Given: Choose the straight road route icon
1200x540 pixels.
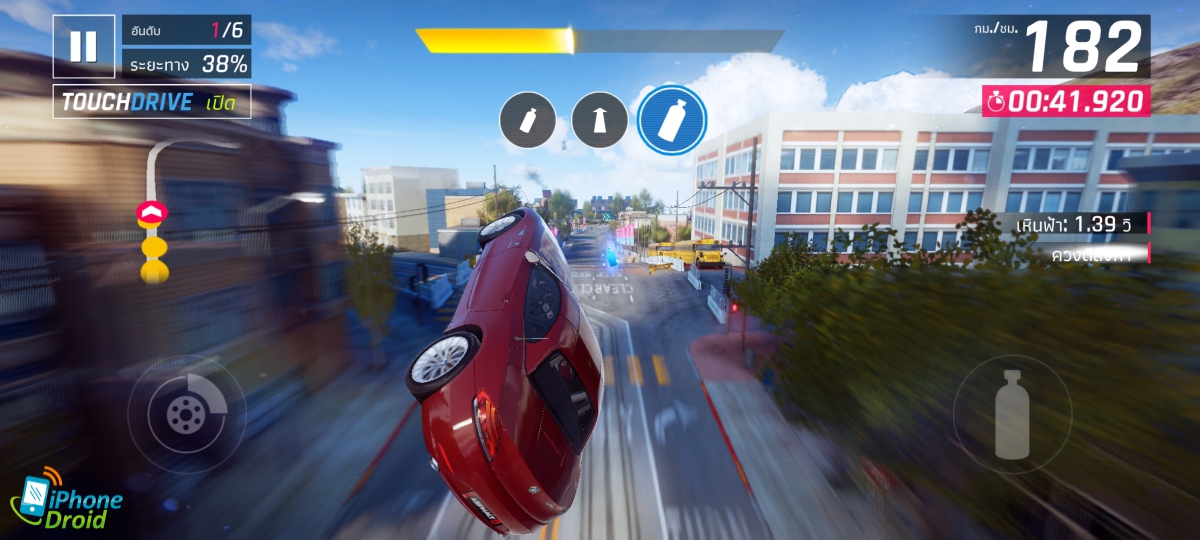Looking at the screenshot, I should pos(600,120).
